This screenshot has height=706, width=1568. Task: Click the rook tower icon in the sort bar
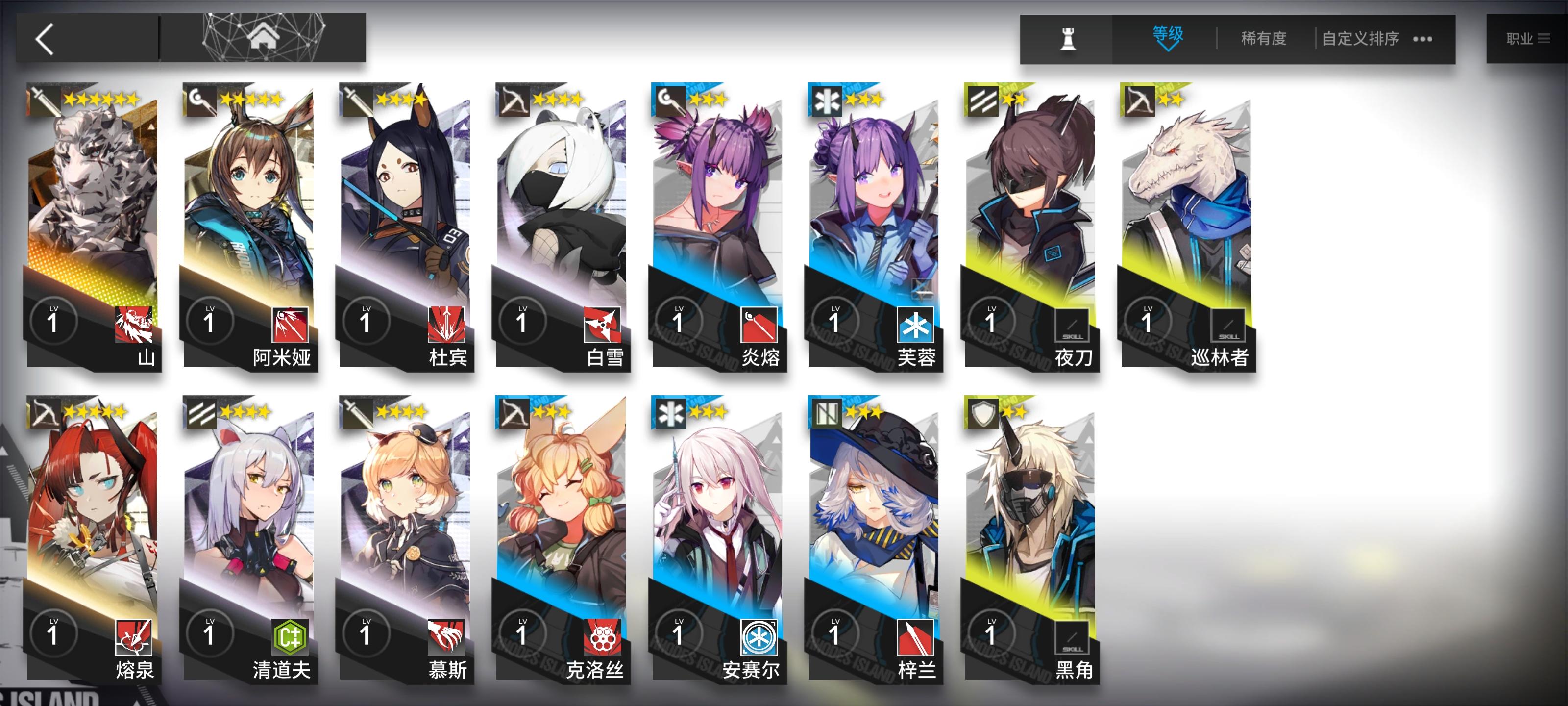(x=1069, y=38)
